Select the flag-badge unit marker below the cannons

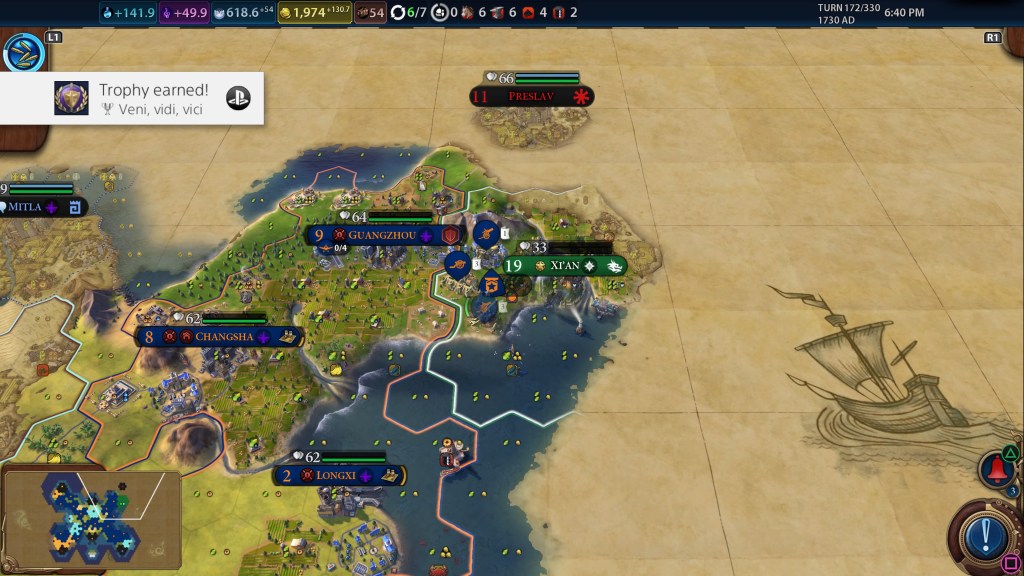click(490, 286)
